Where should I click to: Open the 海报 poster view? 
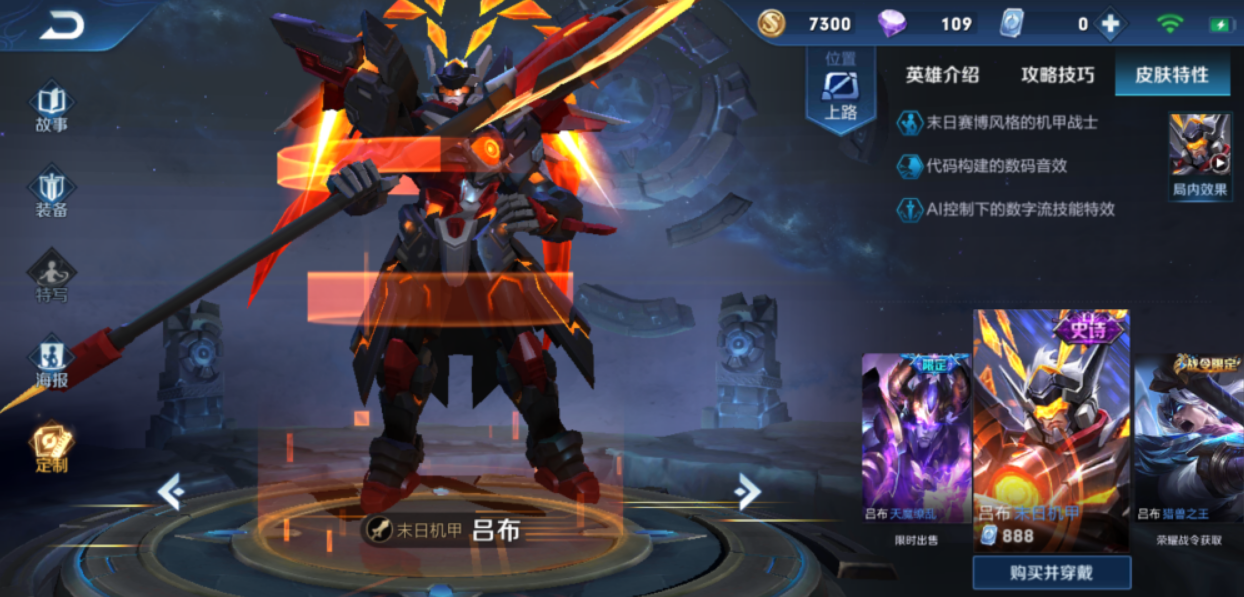[51, 363]
